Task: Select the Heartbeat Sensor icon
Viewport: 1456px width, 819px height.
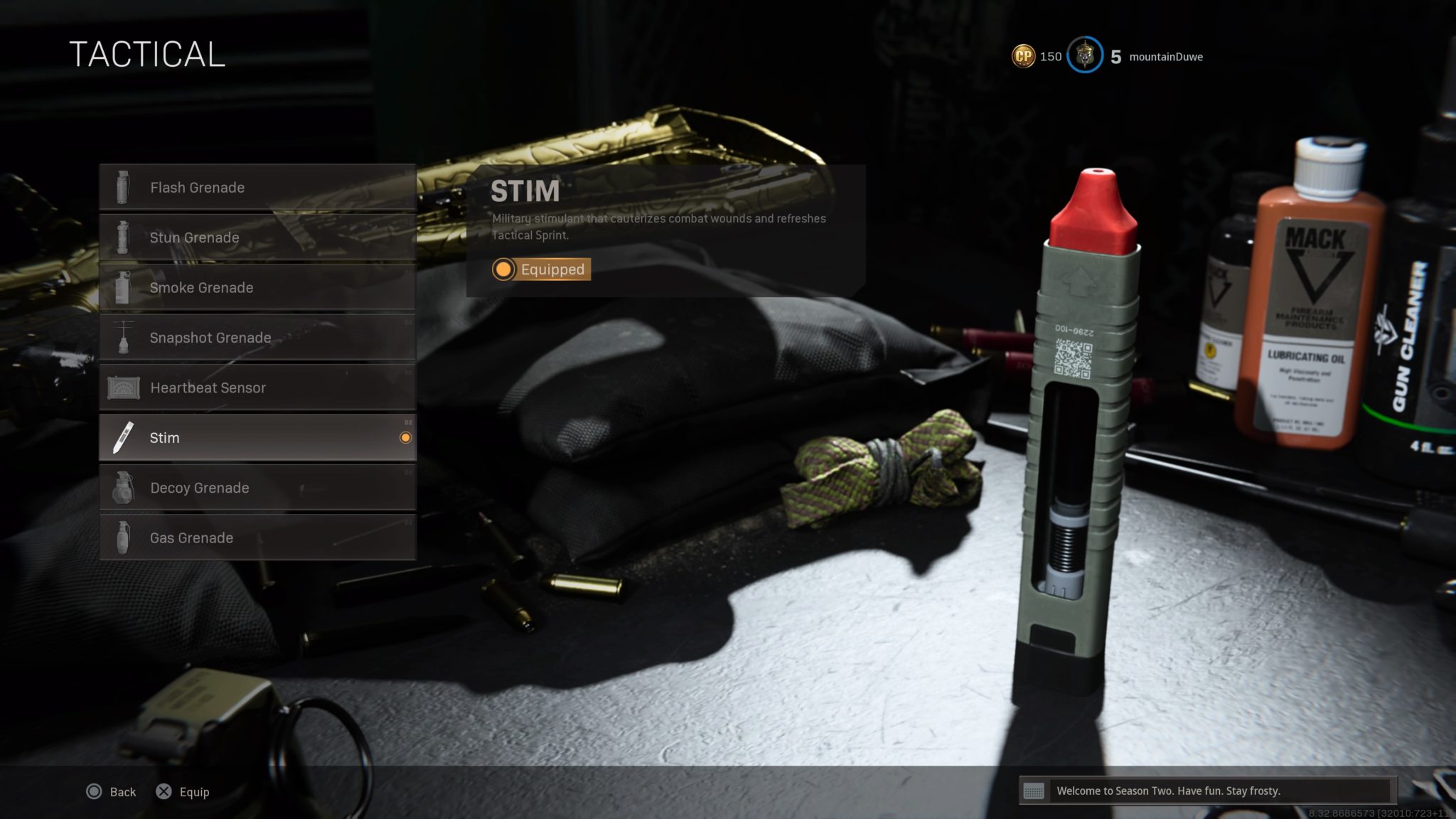Action: [x=123, y=387]
